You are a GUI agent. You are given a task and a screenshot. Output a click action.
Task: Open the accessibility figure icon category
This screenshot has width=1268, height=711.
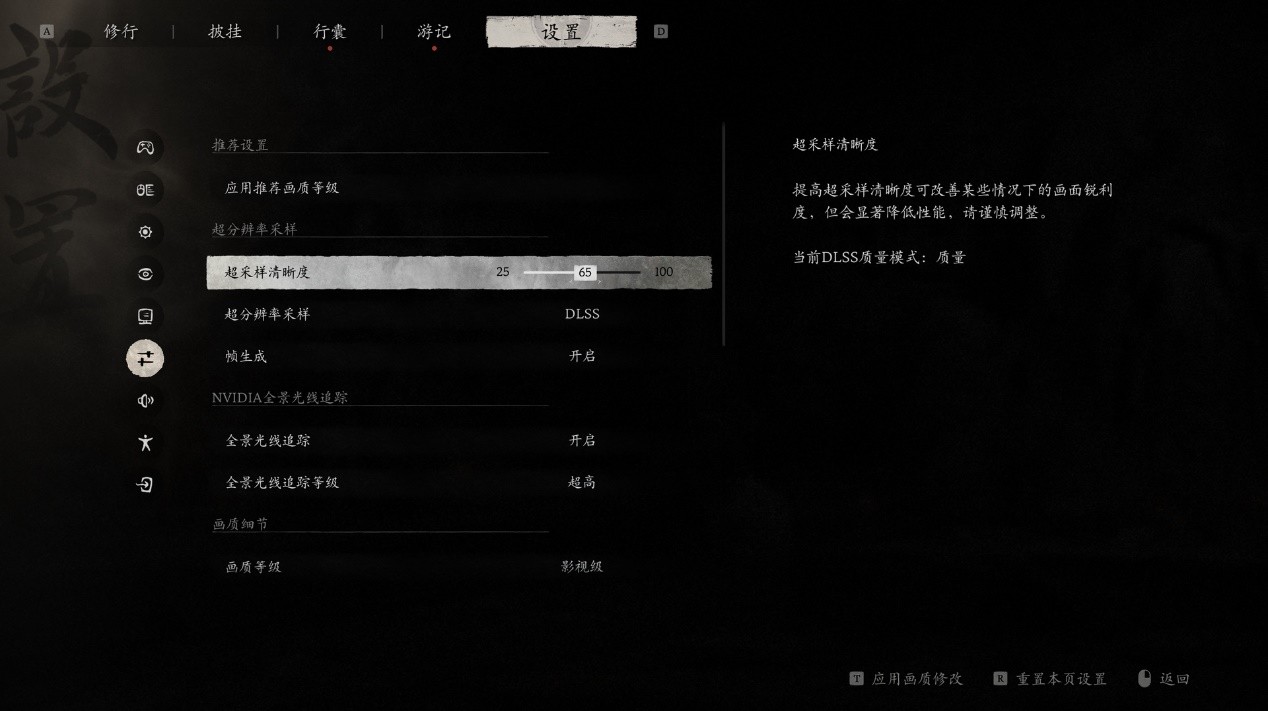tap(145, 443)
